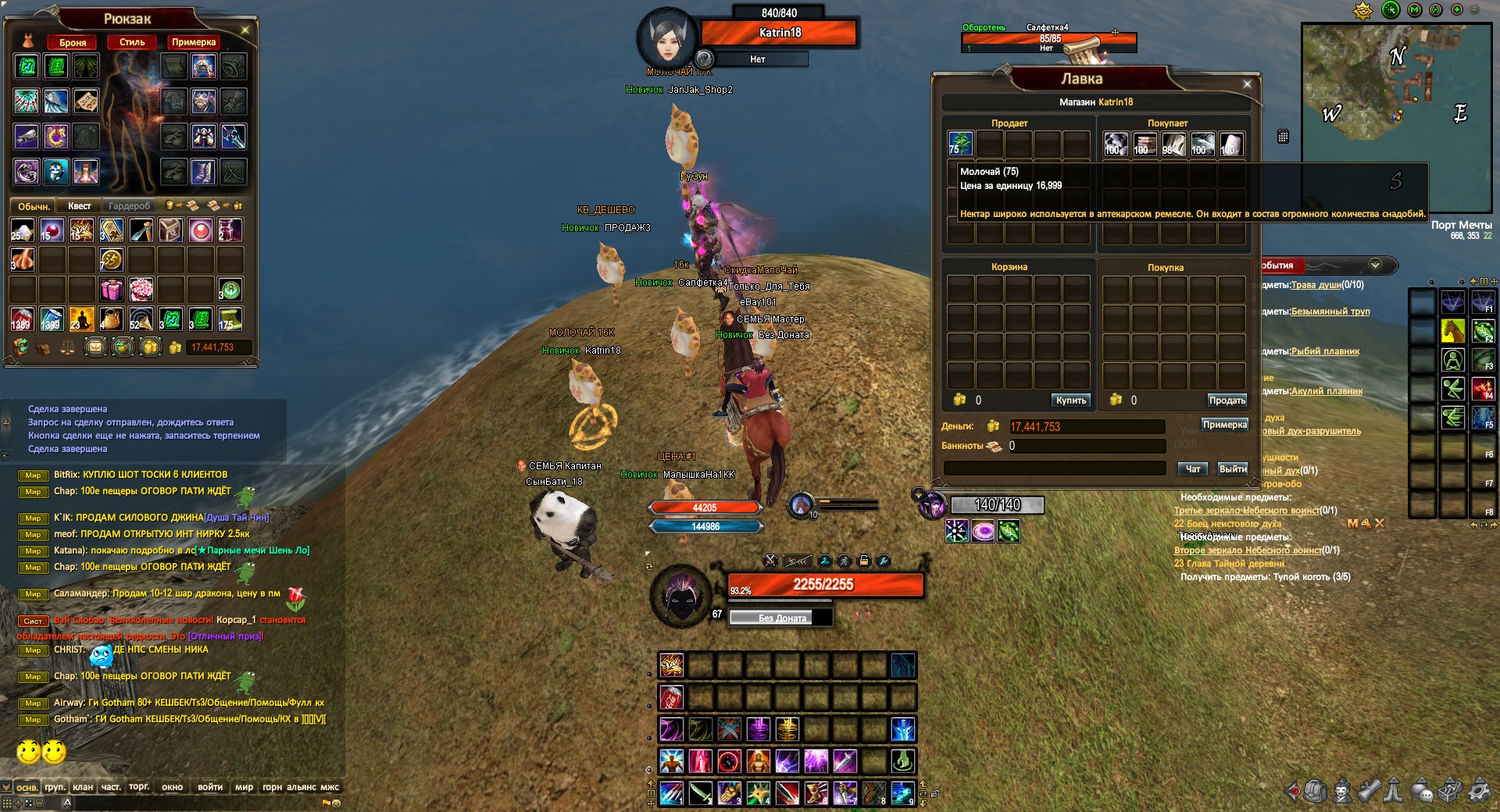
Task: Close the Лавка shop window
Action: point(1247,84)
